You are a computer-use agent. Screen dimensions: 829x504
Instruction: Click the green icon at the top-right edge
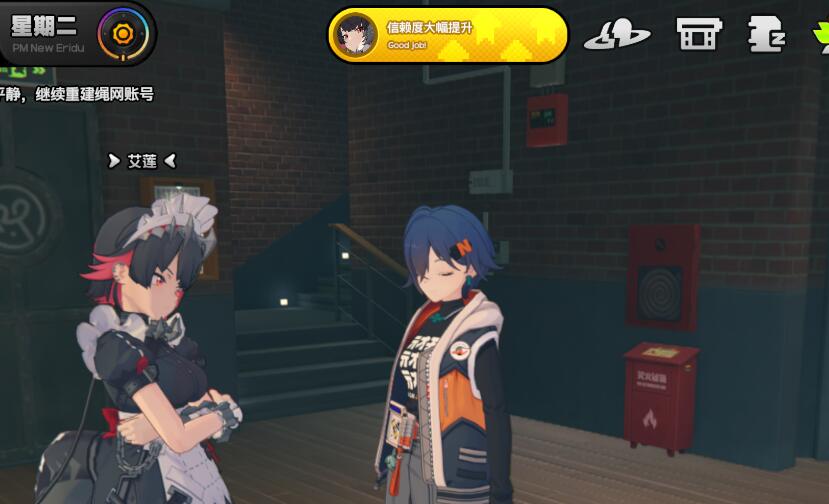click(821, 36)
